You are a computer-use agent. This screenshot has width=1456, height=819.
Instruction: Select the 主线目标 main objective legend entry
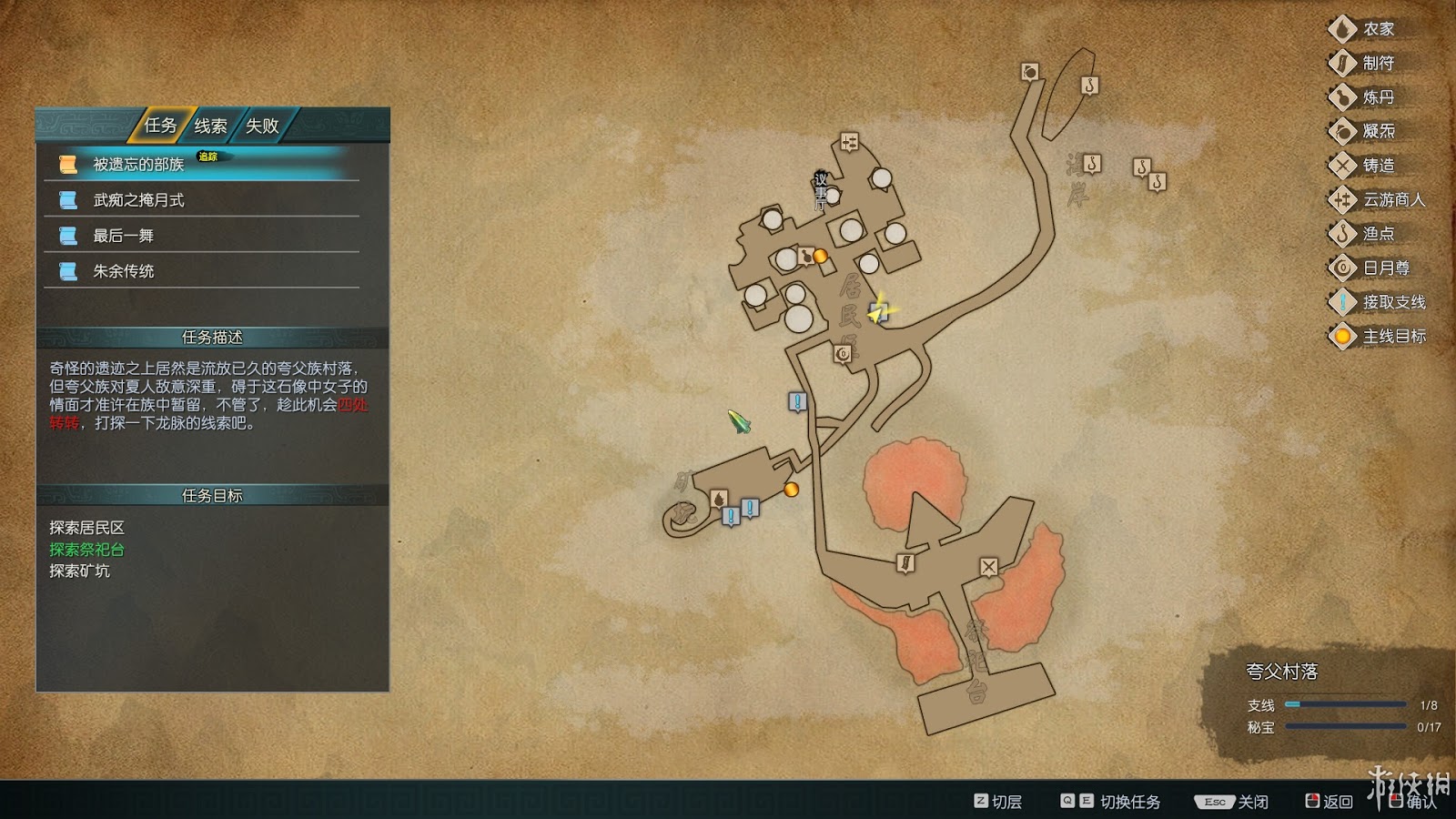point(1392,336)
